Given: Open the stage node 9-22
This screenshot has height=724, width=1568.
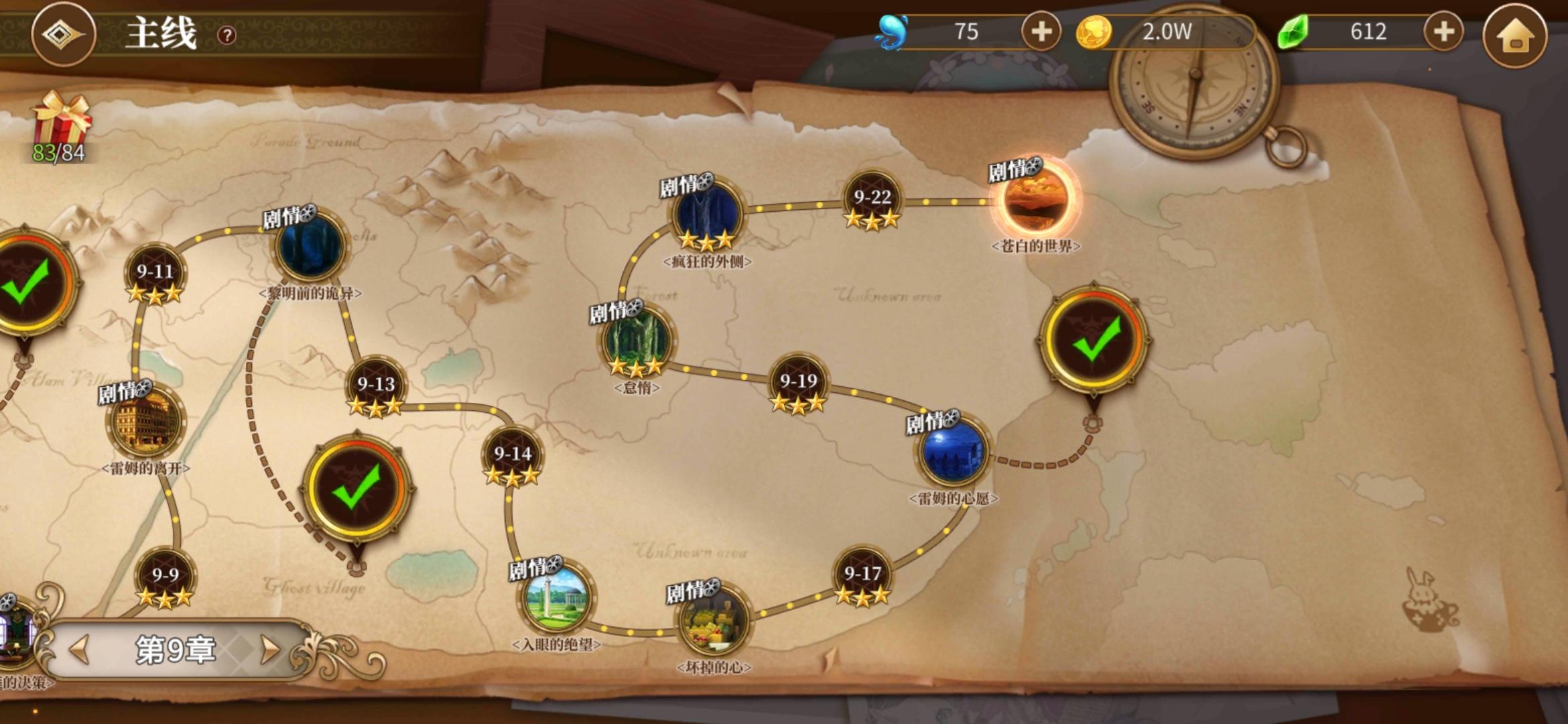Looking at the screenshot, I should click(x=872, y=196).
